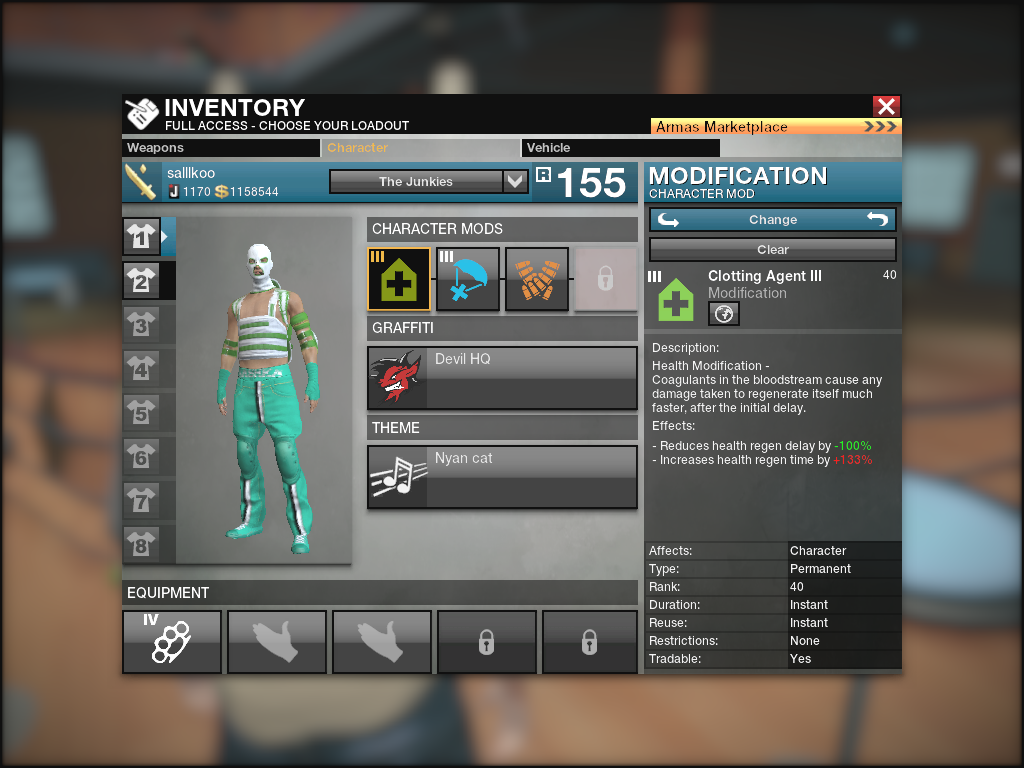Choose outfit slot number 1
The image size is (1024, 768).
click(x=141, y=237)
